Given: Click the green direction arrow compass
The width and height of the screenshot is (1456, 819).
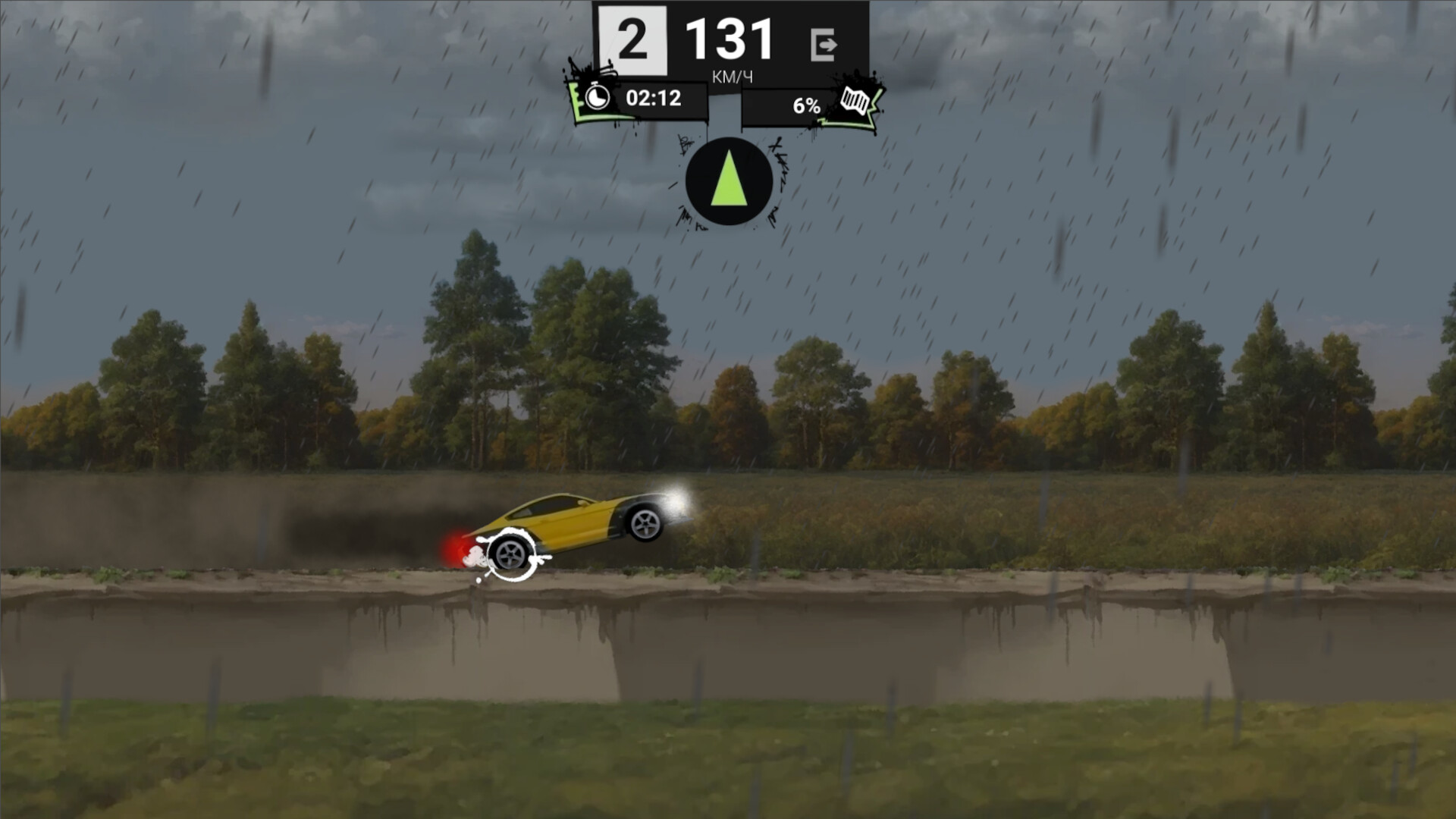Looking at the screenshot, I should [x=730, y=180].
